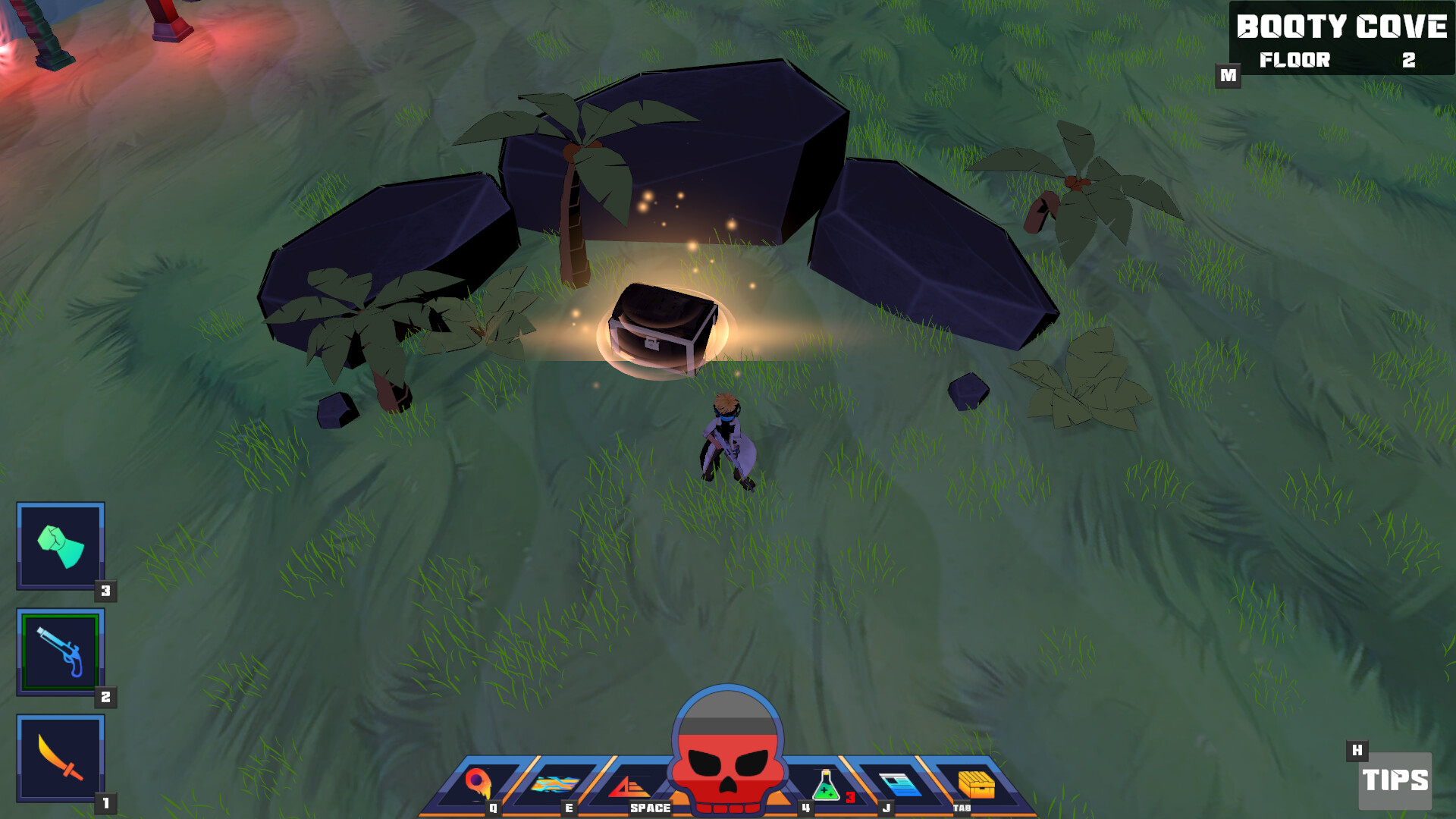Select the cutlass in weapon slot 1
This screenshot has width=1456, height=819.
(x=59, y=758)
